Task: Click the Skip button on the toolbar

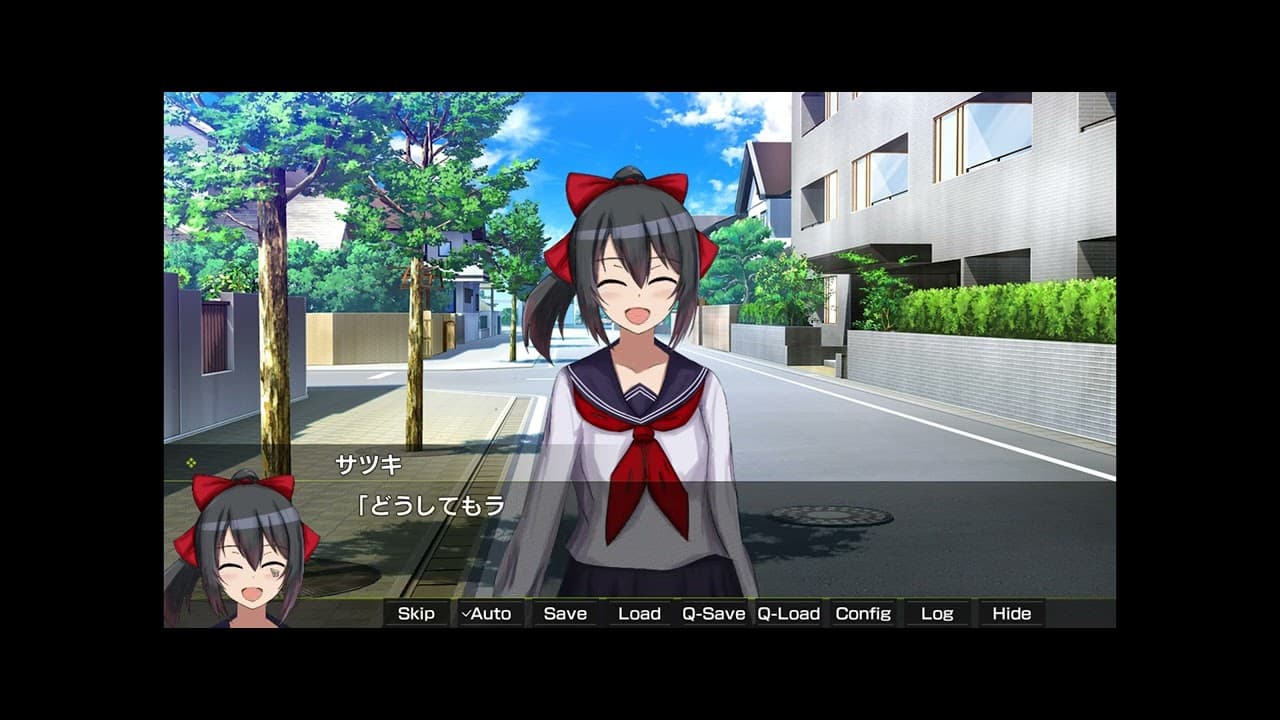Action: [416, 613]
